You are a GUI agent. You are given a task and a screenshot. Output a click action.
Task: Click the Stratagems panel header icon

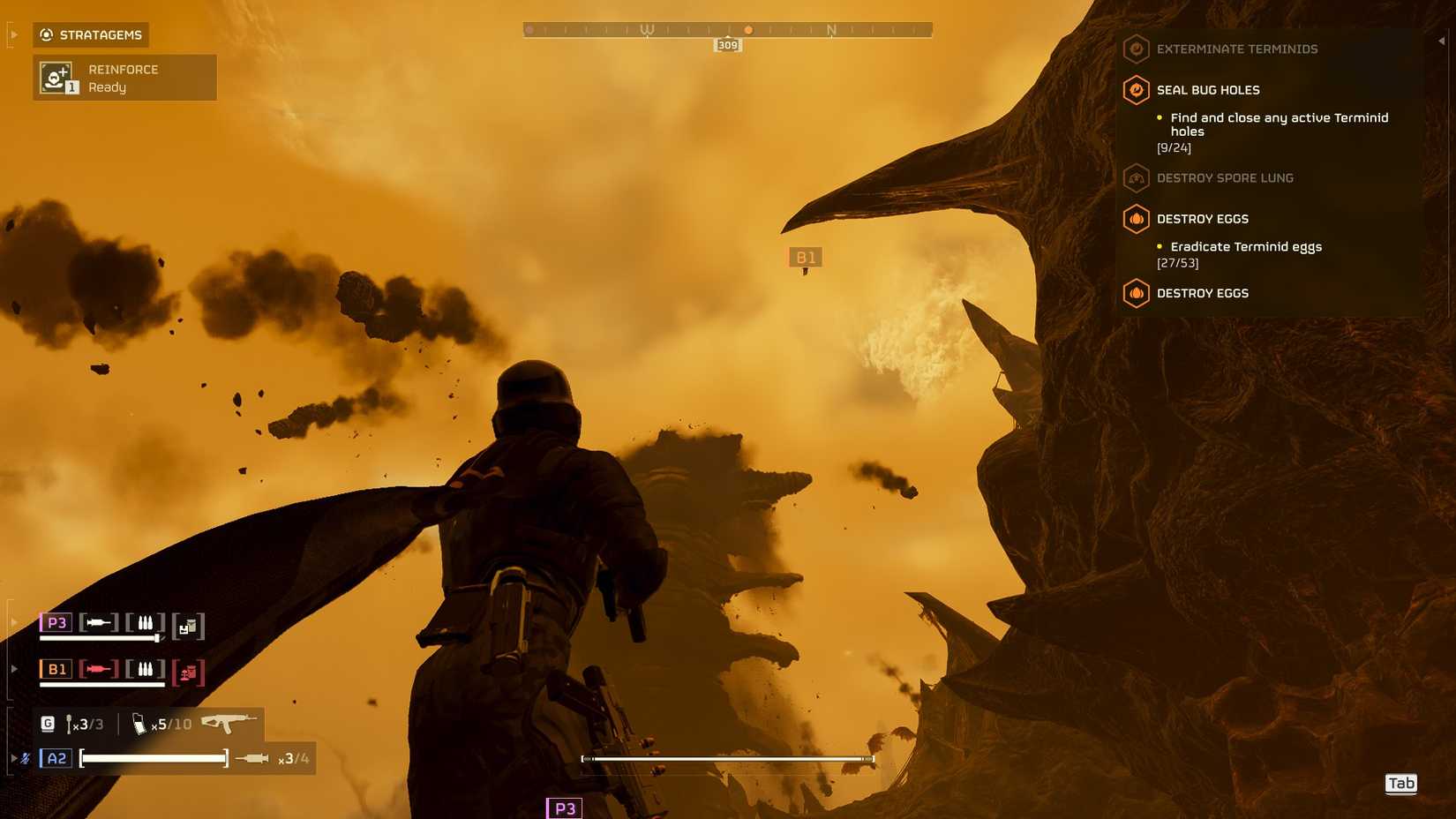pyautogui.click(x=45, y=35)
